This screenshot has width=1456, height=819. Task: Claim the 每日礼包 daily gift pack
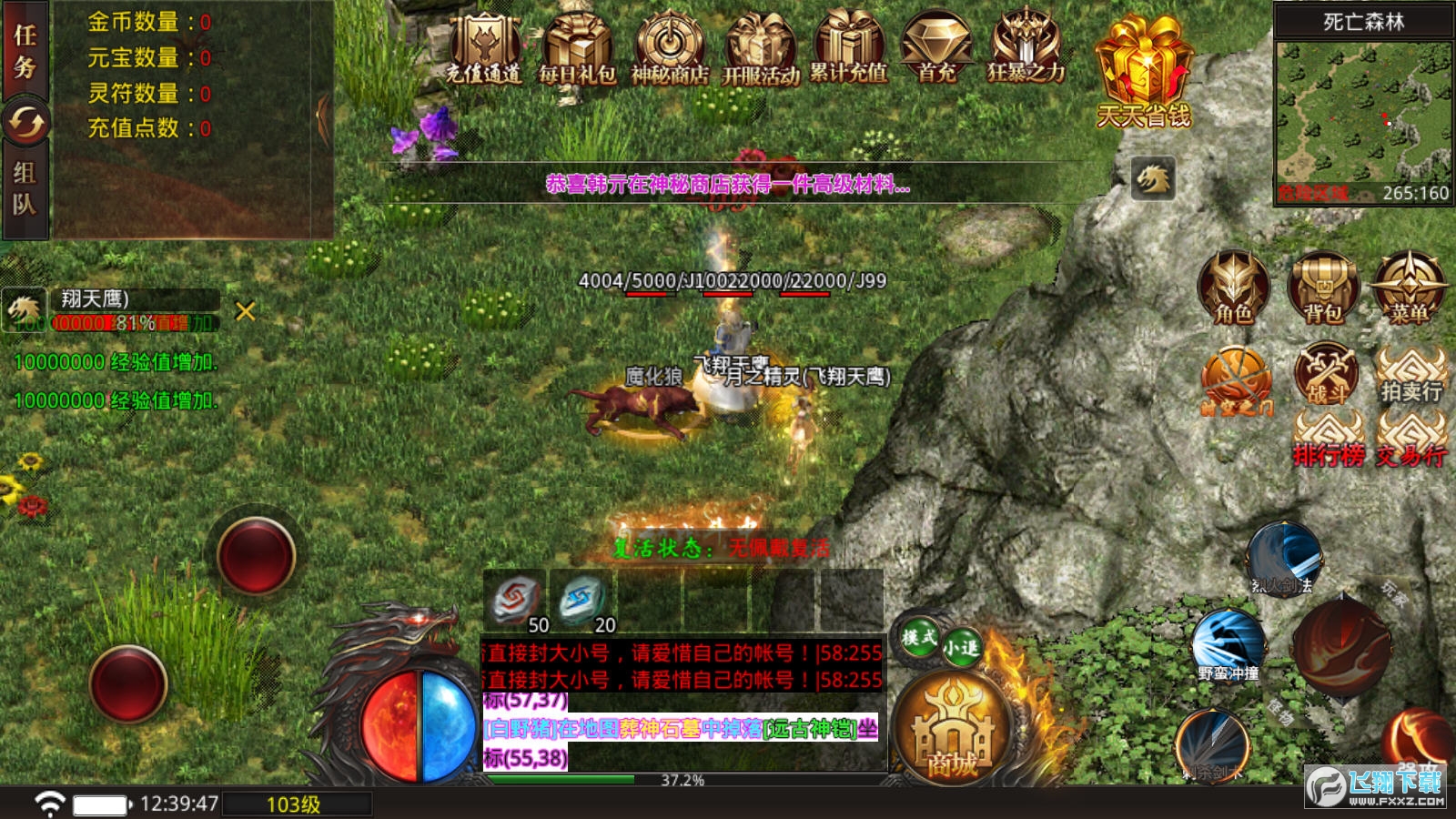tap(577, 49)
